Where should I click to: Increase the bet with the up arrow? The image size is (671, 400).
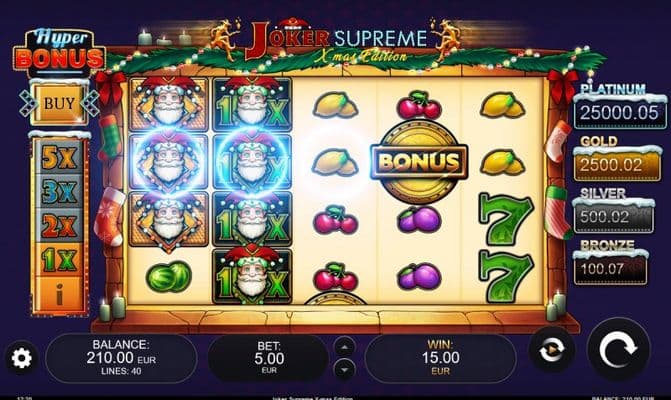pyautogui.click(x=343, y=347)
